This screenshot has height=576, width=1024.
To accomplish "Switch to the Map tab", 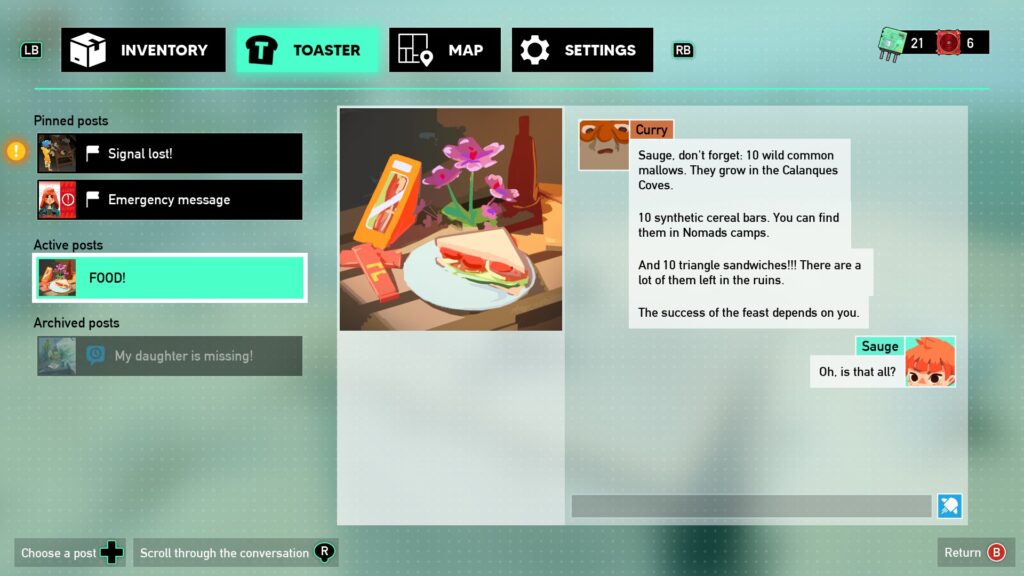I will [x=445, y=50].
